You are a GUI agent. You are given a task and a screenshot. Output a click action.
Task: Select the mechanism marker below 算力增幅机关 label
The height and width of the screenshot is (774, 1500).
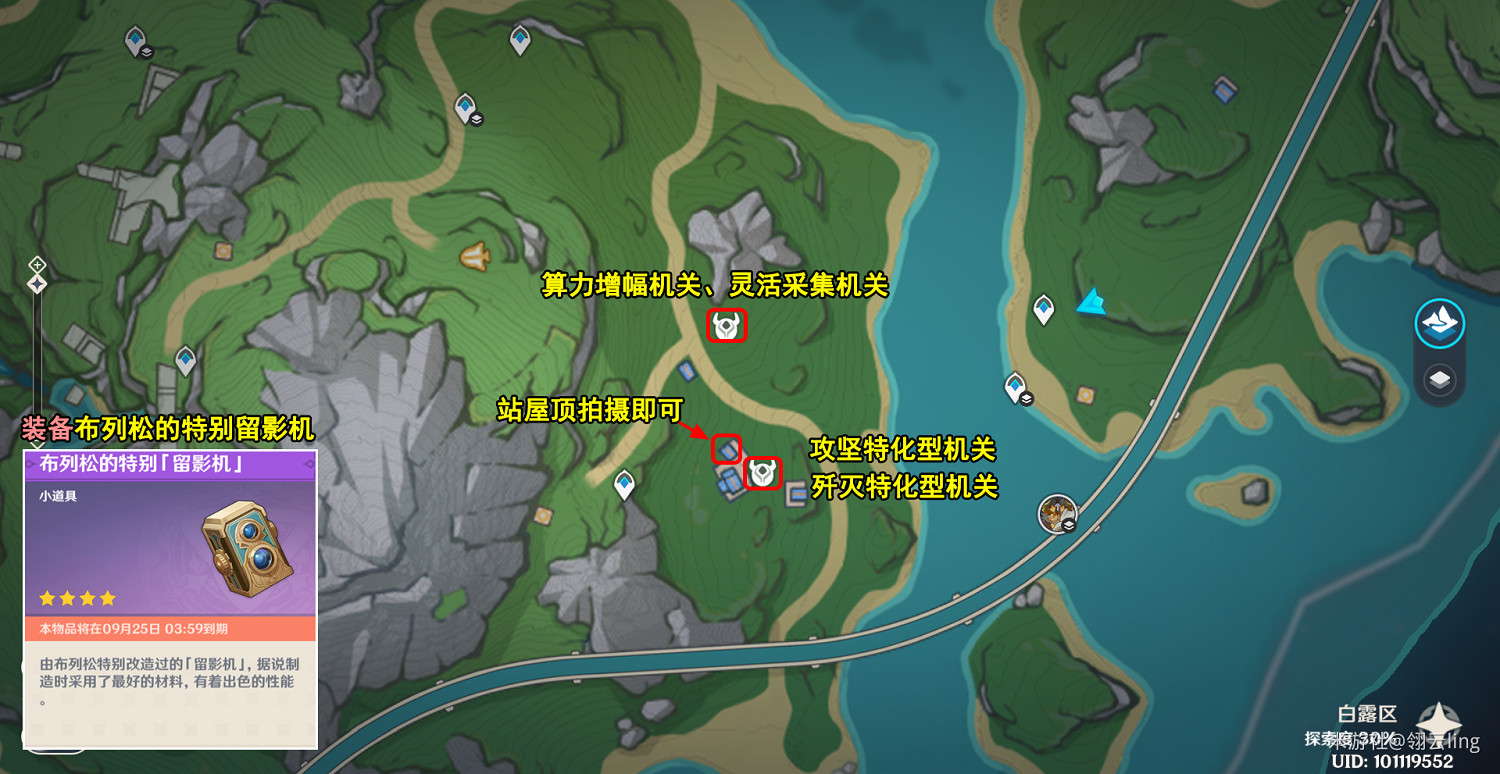(727, 327)
